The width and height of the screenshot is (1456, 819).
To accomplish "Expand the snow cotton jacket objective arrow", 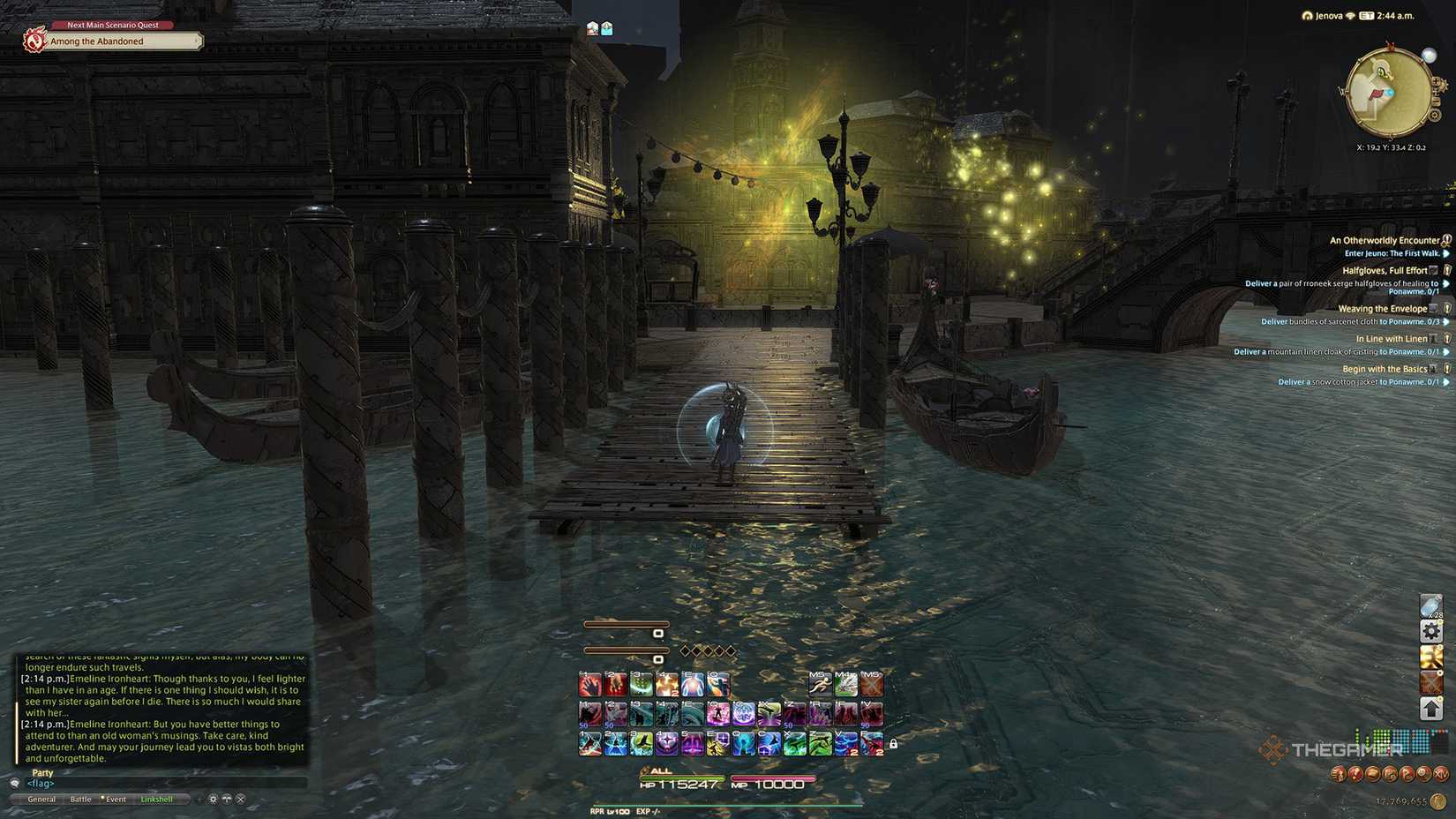I will [1445, 381].
